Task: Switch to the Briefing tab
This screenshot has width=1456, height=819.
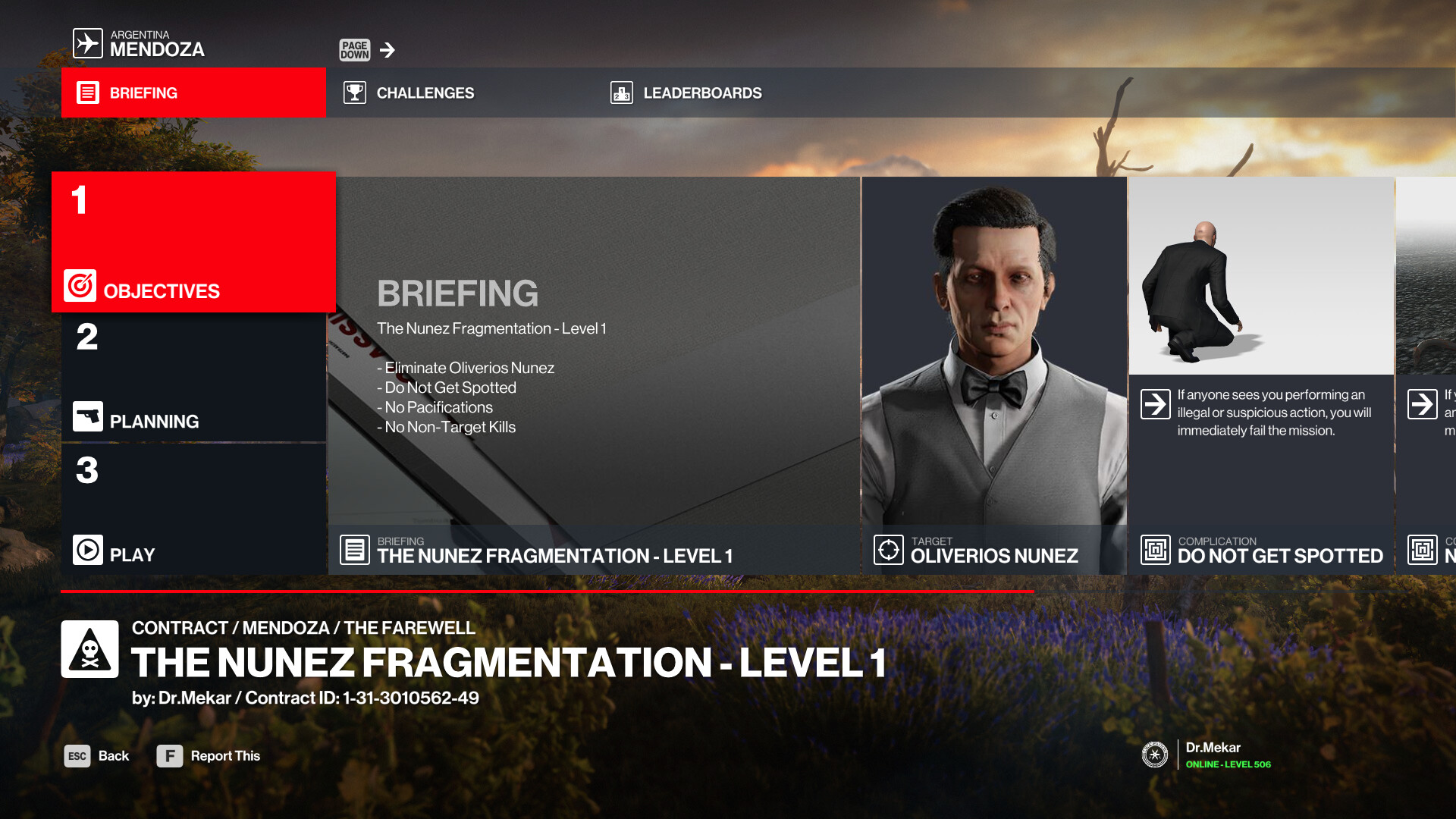Action: pos(193,93)
